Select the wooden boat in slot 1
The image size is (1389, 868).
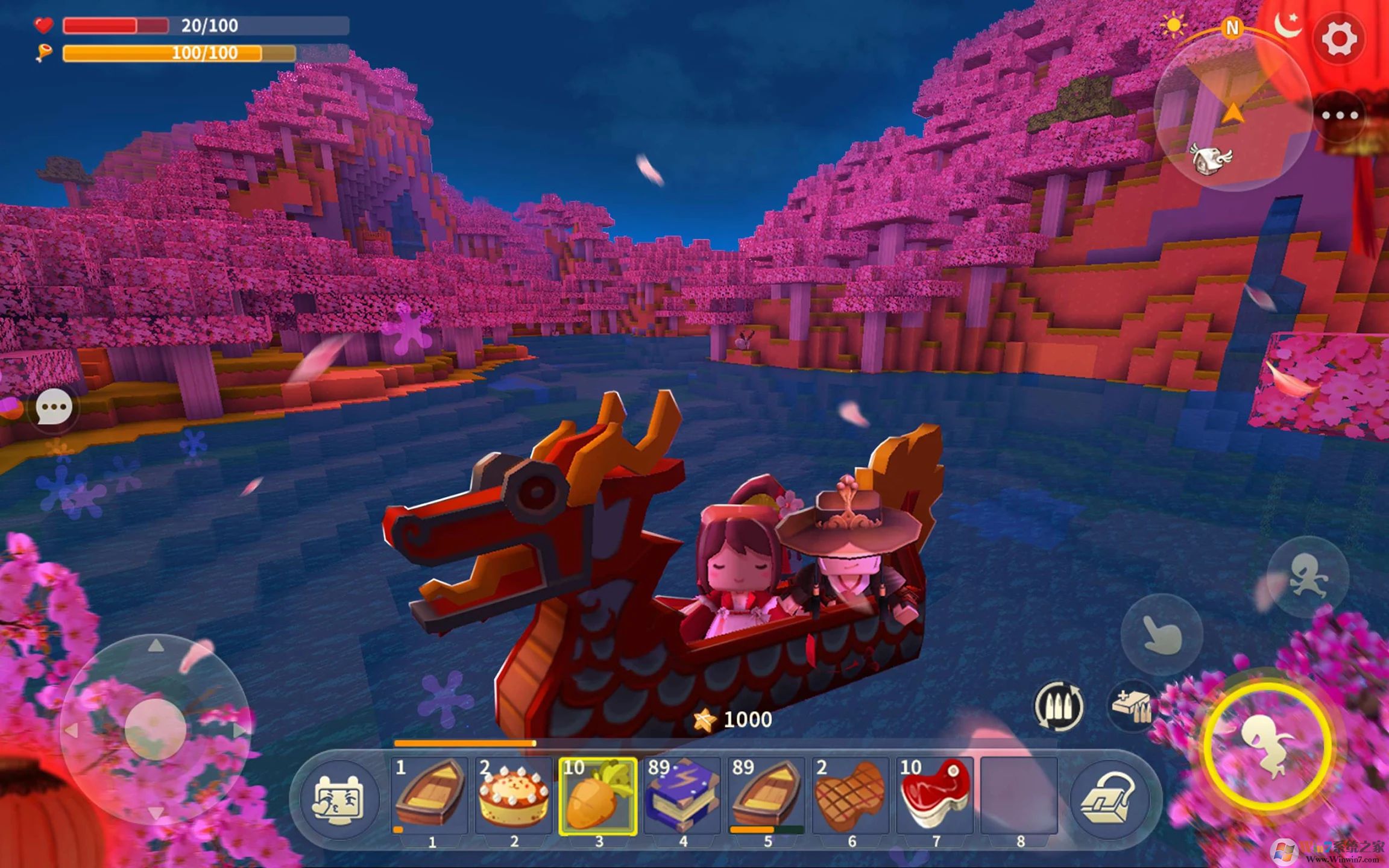coord(430,794)
